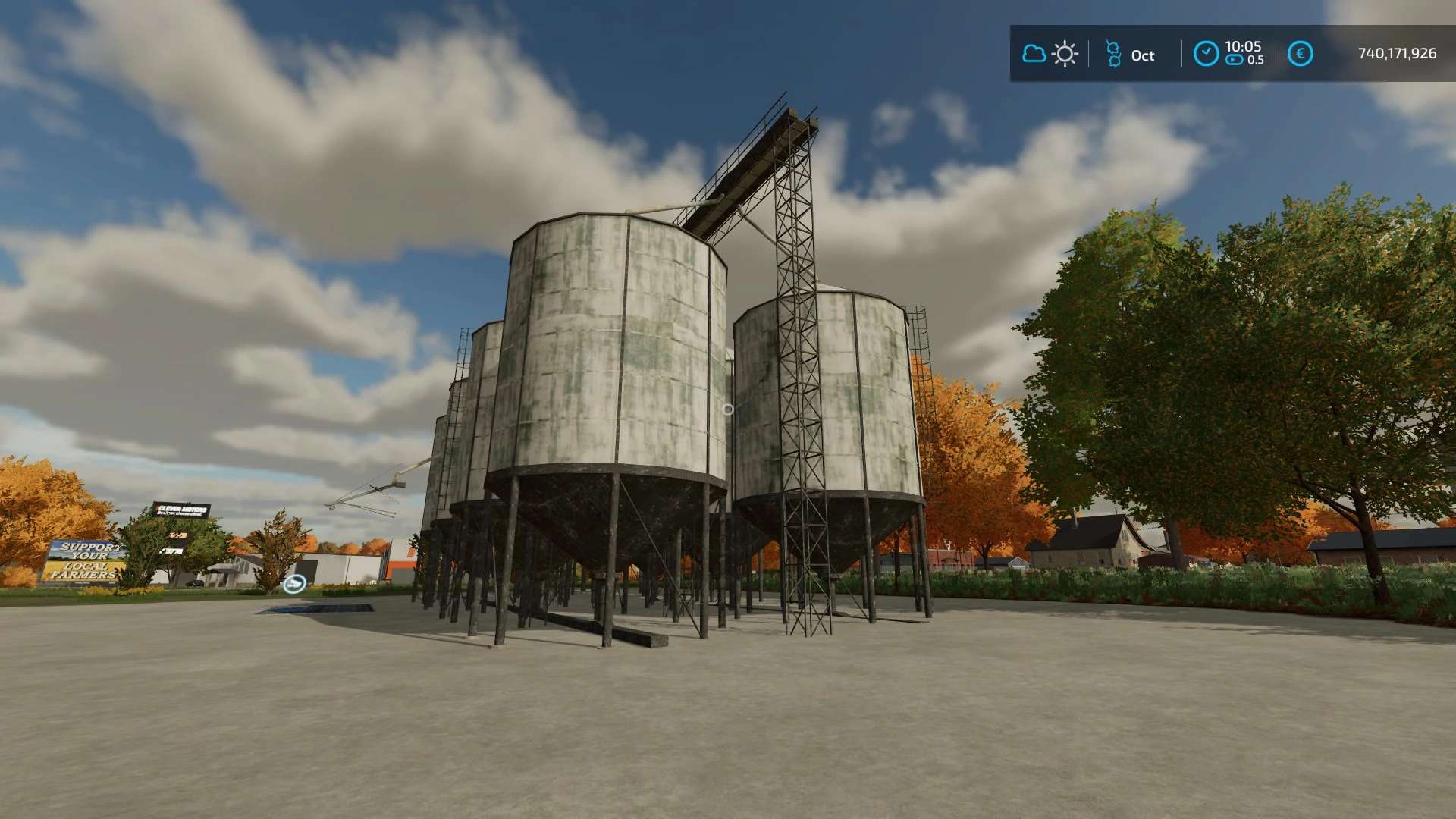This screenshot has width=1456, height=819.
Task: Select the October season icon
Action: pyautogui.click(x=1113, y=55)
